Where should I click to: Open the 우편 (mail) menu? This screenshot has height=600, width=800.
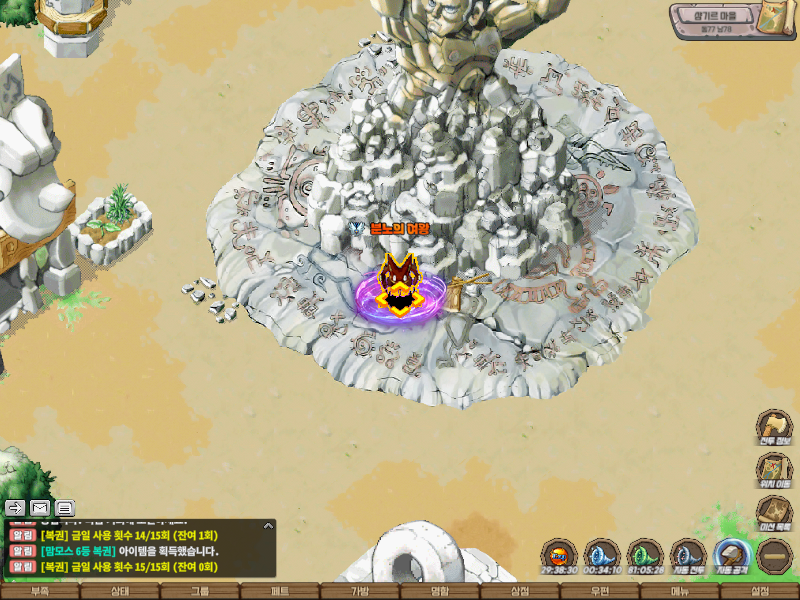coord(600,592)
